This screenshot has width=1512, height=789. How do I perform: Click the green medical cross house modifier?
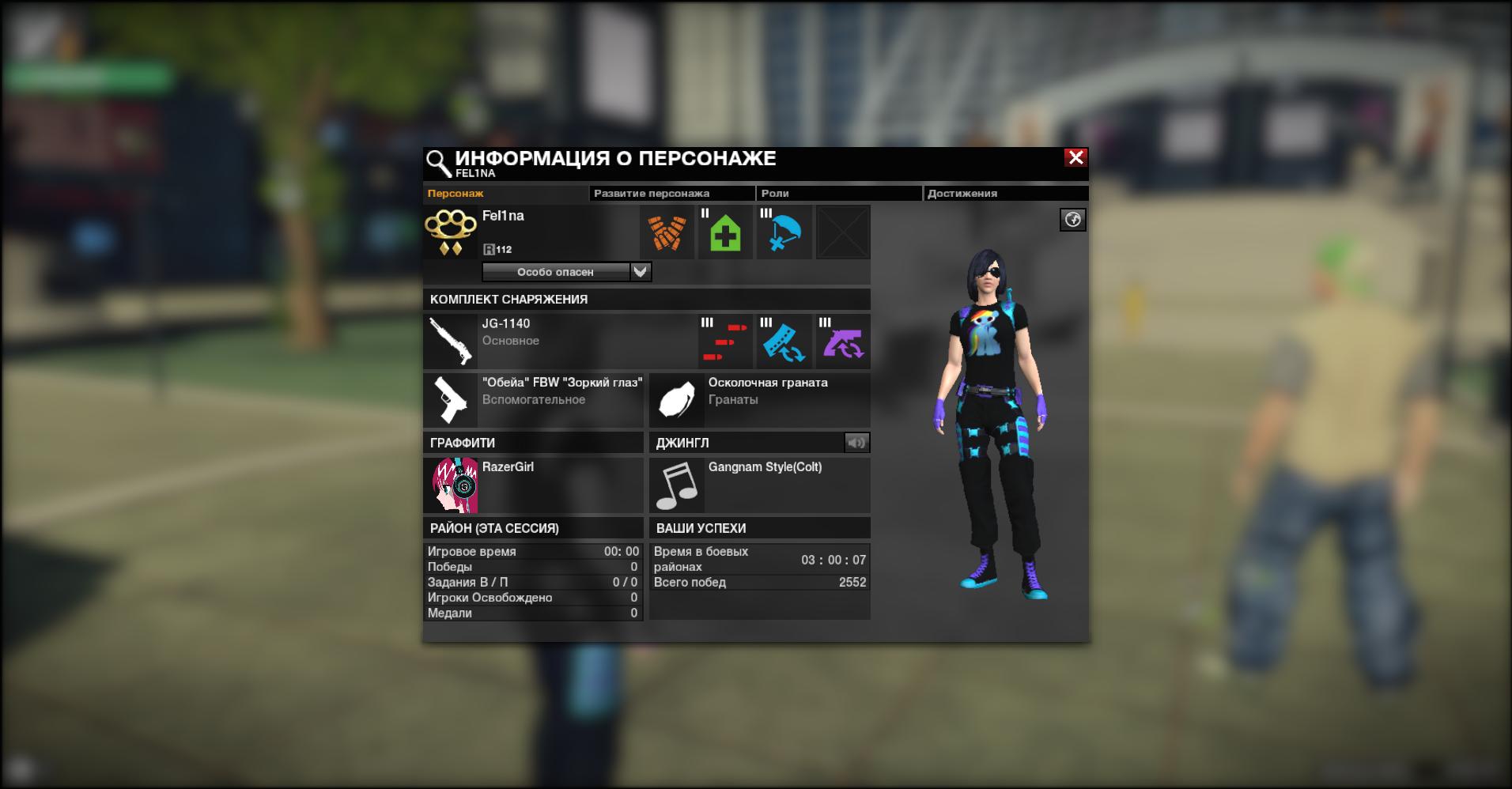tap(726, 232)
